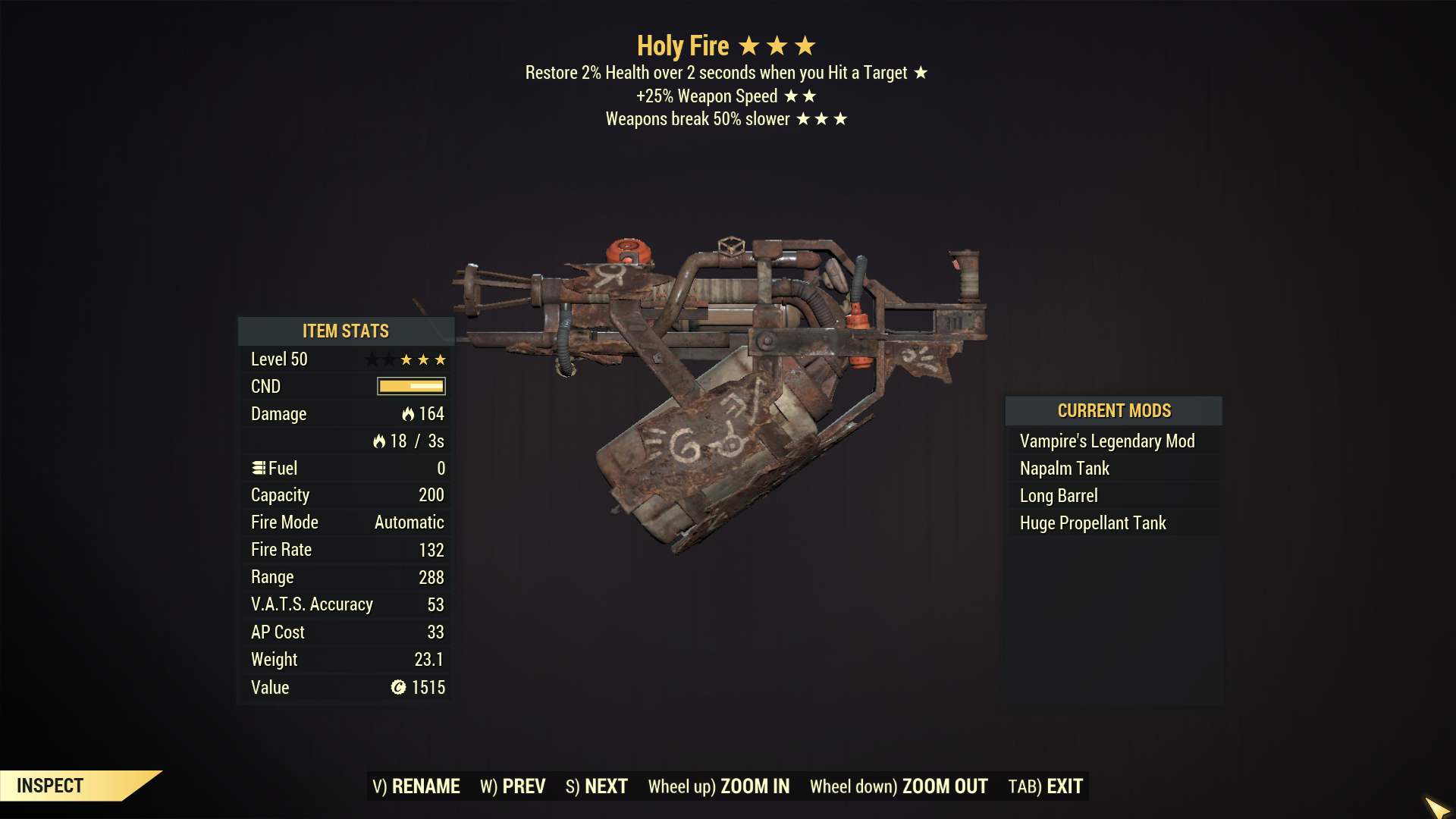The height and width of the screenshot is (819, 1456).
Task: Click the fuel canister icon beside Fuel
Action: pos(258,468)
